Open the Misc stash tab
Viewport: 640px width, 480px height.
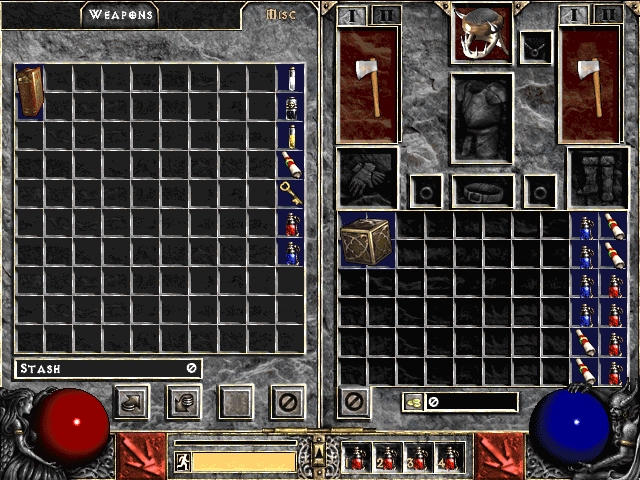coord(284,15)
